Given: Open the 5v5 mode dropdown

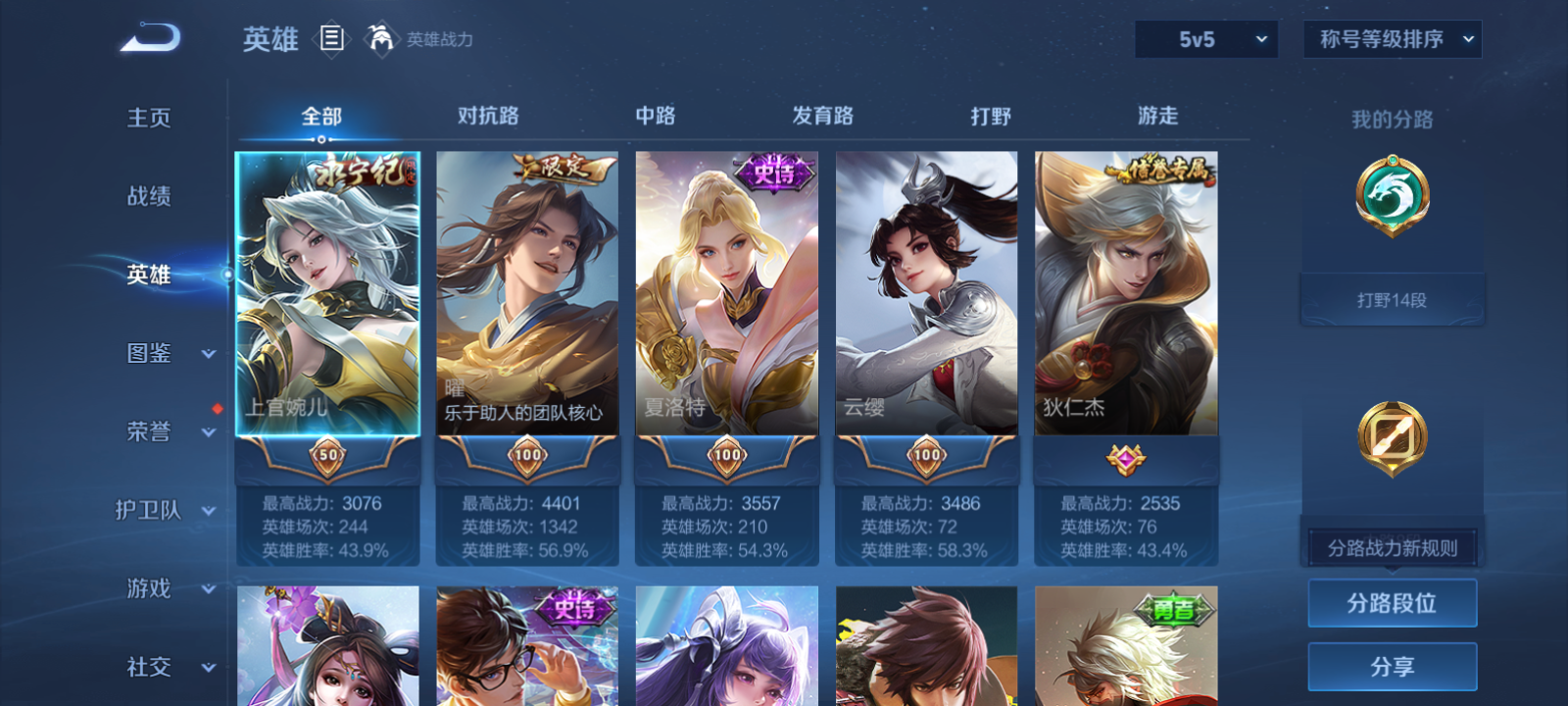Looking at the screenshot, I should [x=1206, y=39].
